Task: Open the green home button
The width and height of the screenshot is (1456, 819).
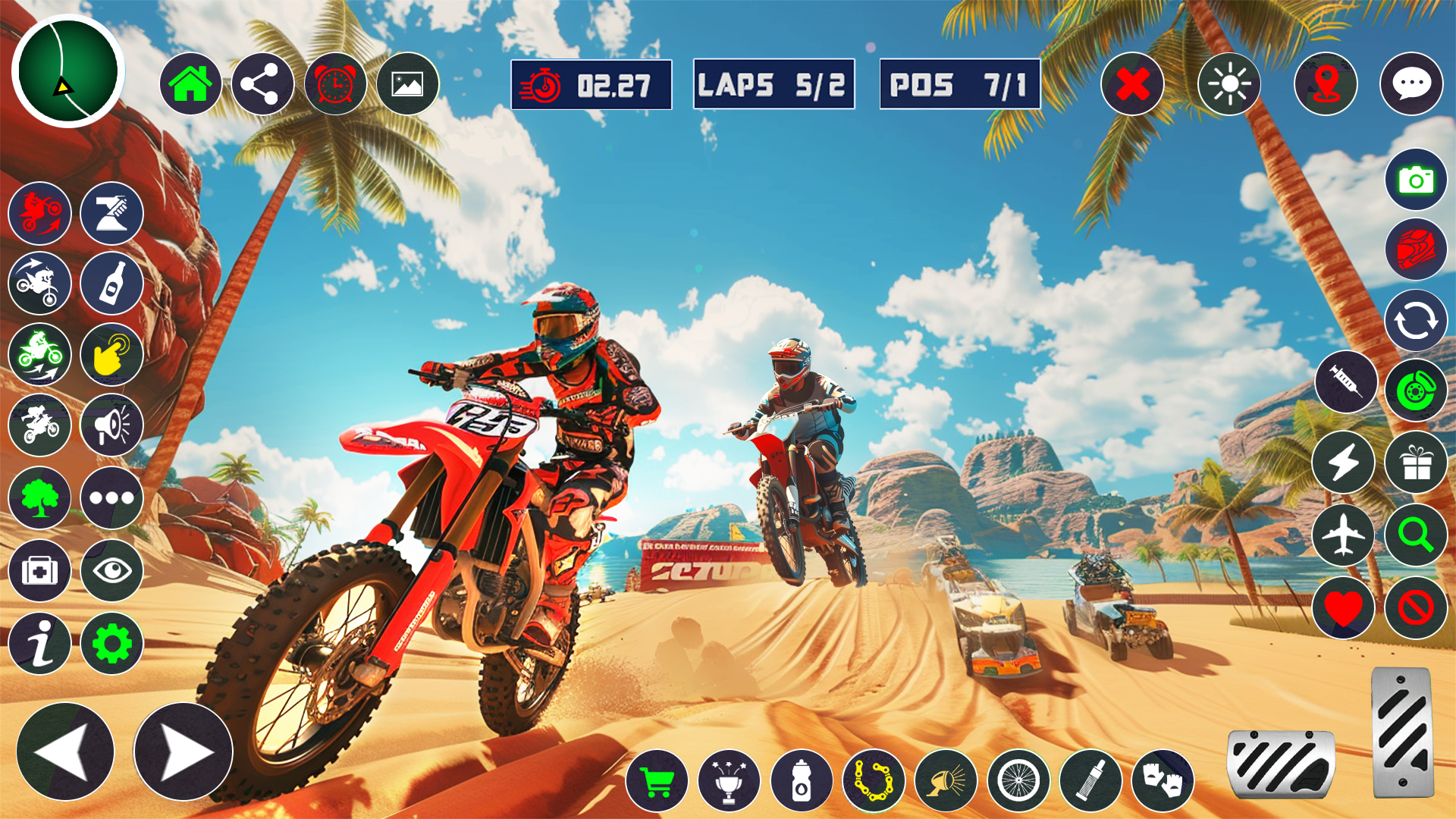Action: 190,83
